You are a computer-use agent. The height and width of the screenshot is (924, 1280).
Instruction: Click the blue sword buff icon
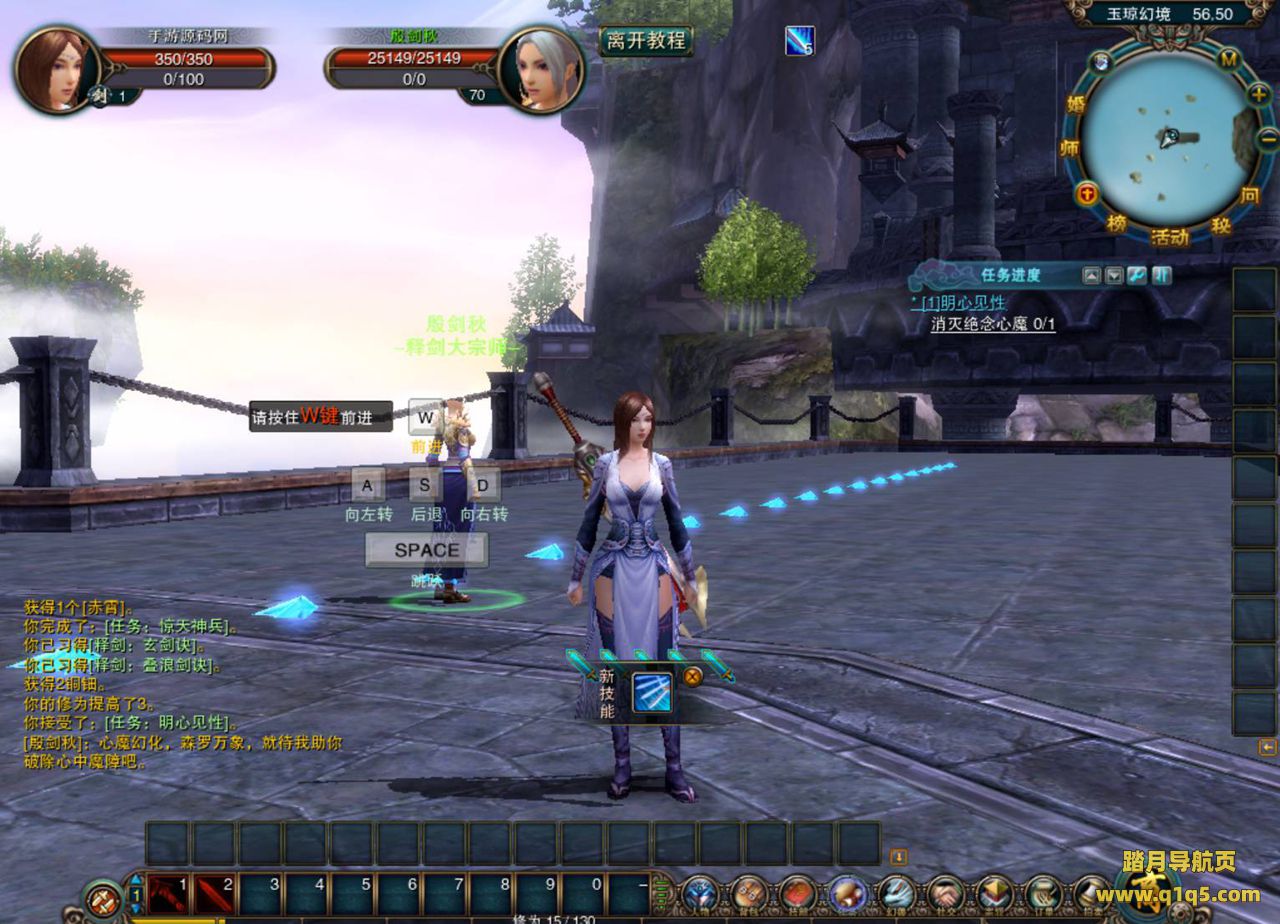[799, 41]
